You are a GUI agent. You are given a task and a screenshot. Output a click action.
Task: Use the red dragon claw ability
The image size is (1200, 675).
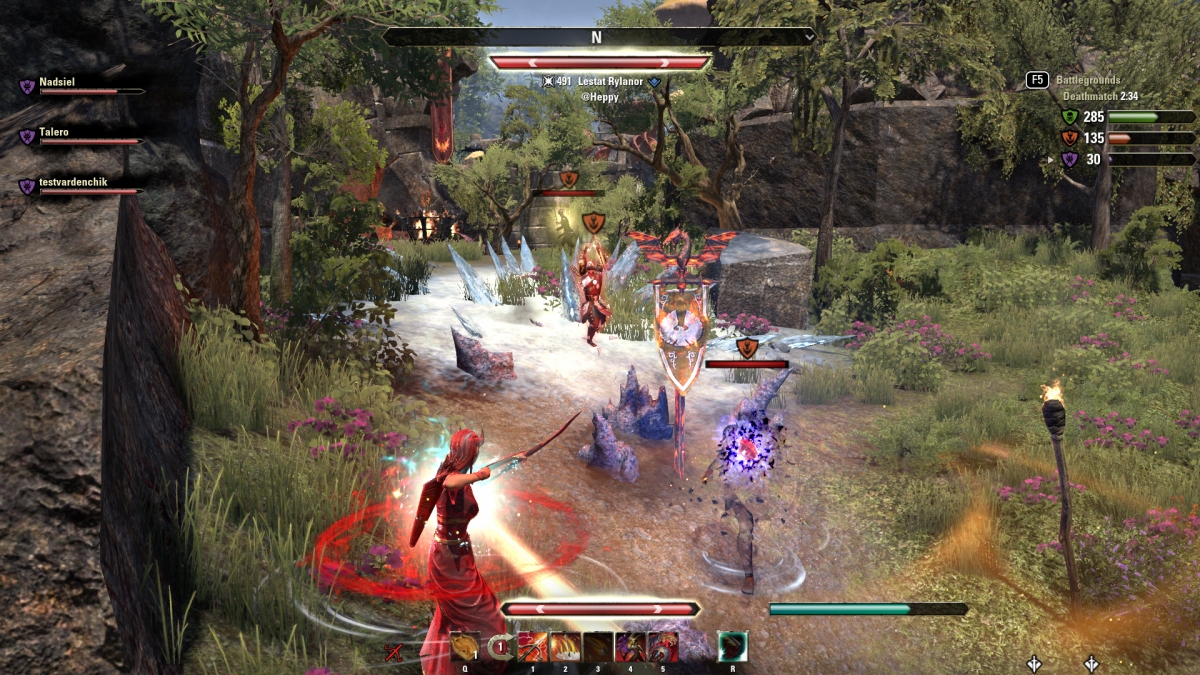[662, 647]
